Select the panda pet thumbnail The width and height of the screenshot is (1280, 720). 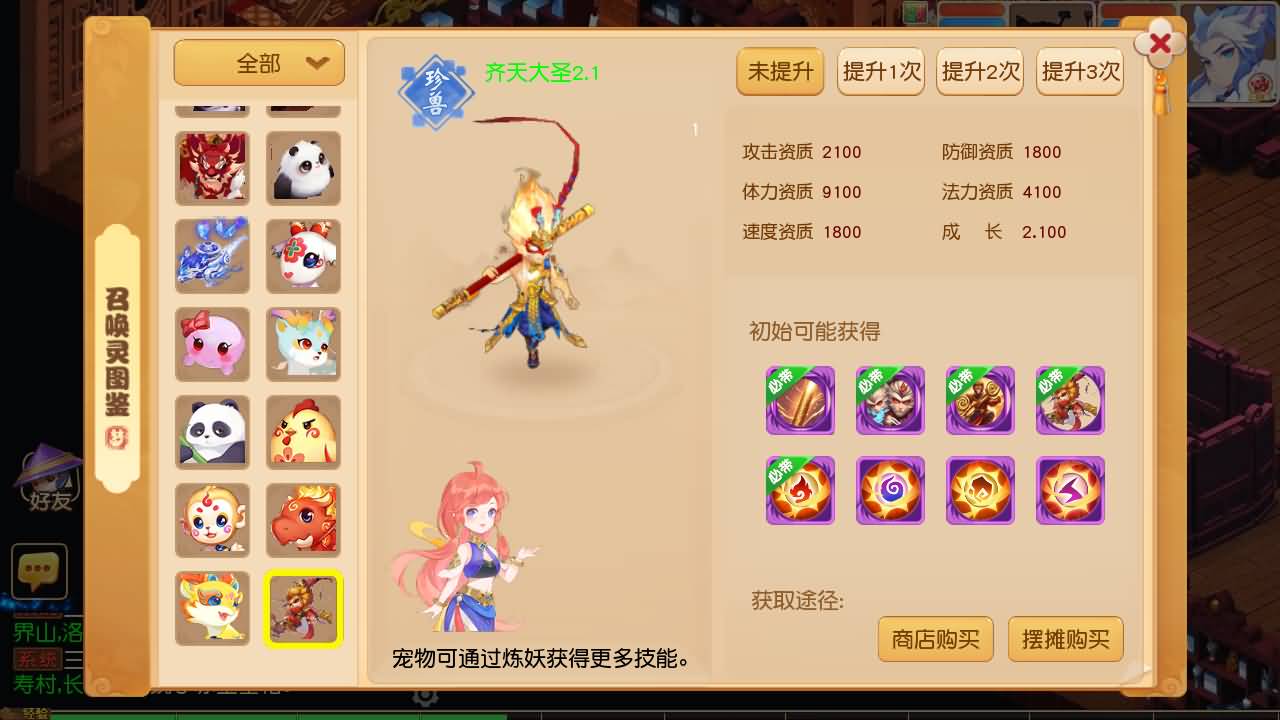pos(212,432)
